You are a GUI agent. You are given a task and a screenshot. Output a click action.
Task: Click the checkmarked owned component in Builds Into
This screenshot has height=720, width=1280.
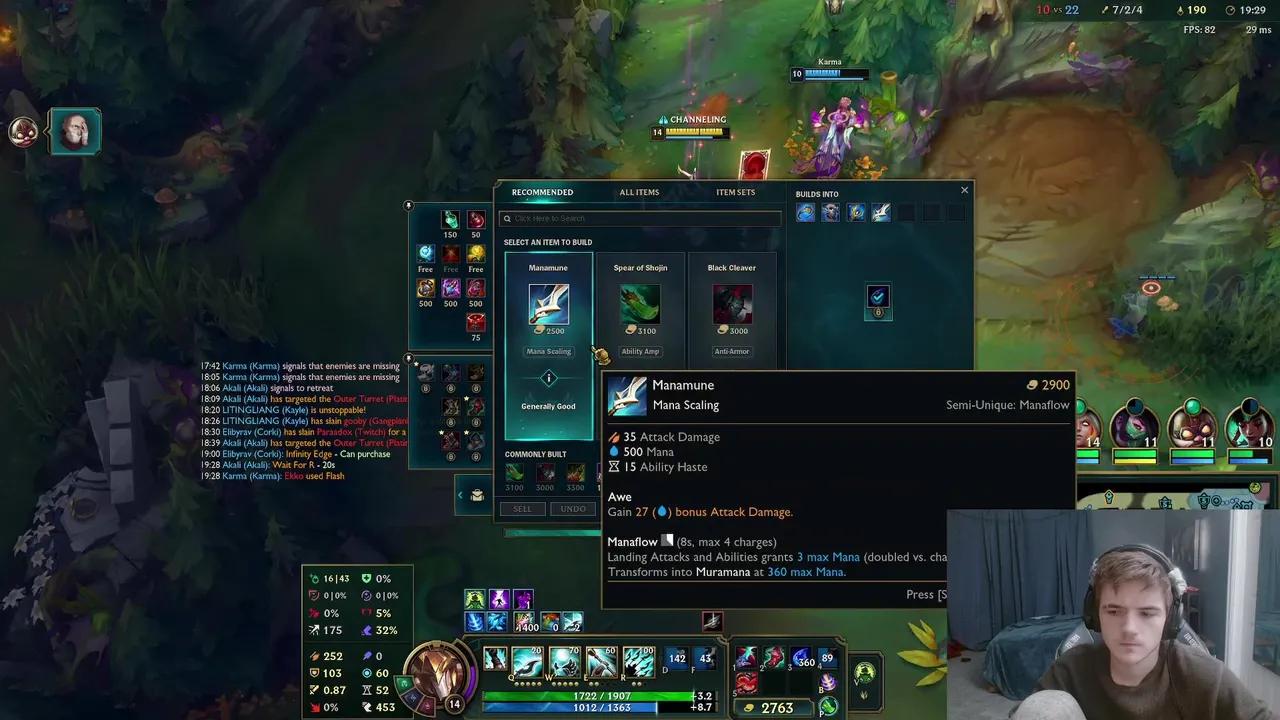[878, 296]
